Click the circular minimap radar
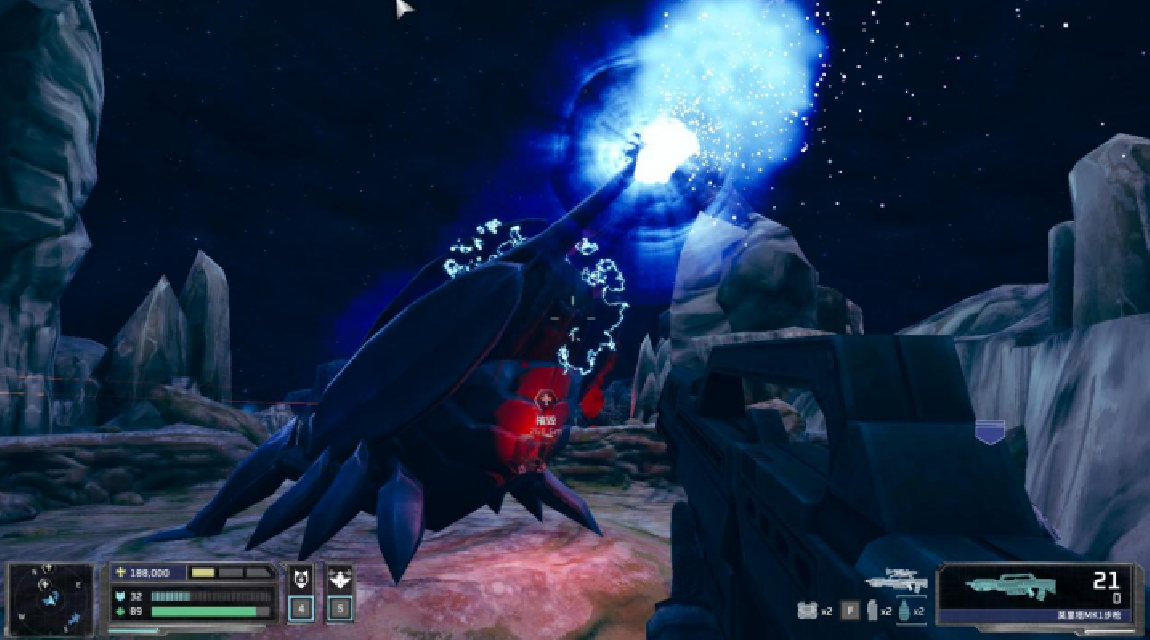Screen dimensions: 1150x640 (x=51, y=598)
